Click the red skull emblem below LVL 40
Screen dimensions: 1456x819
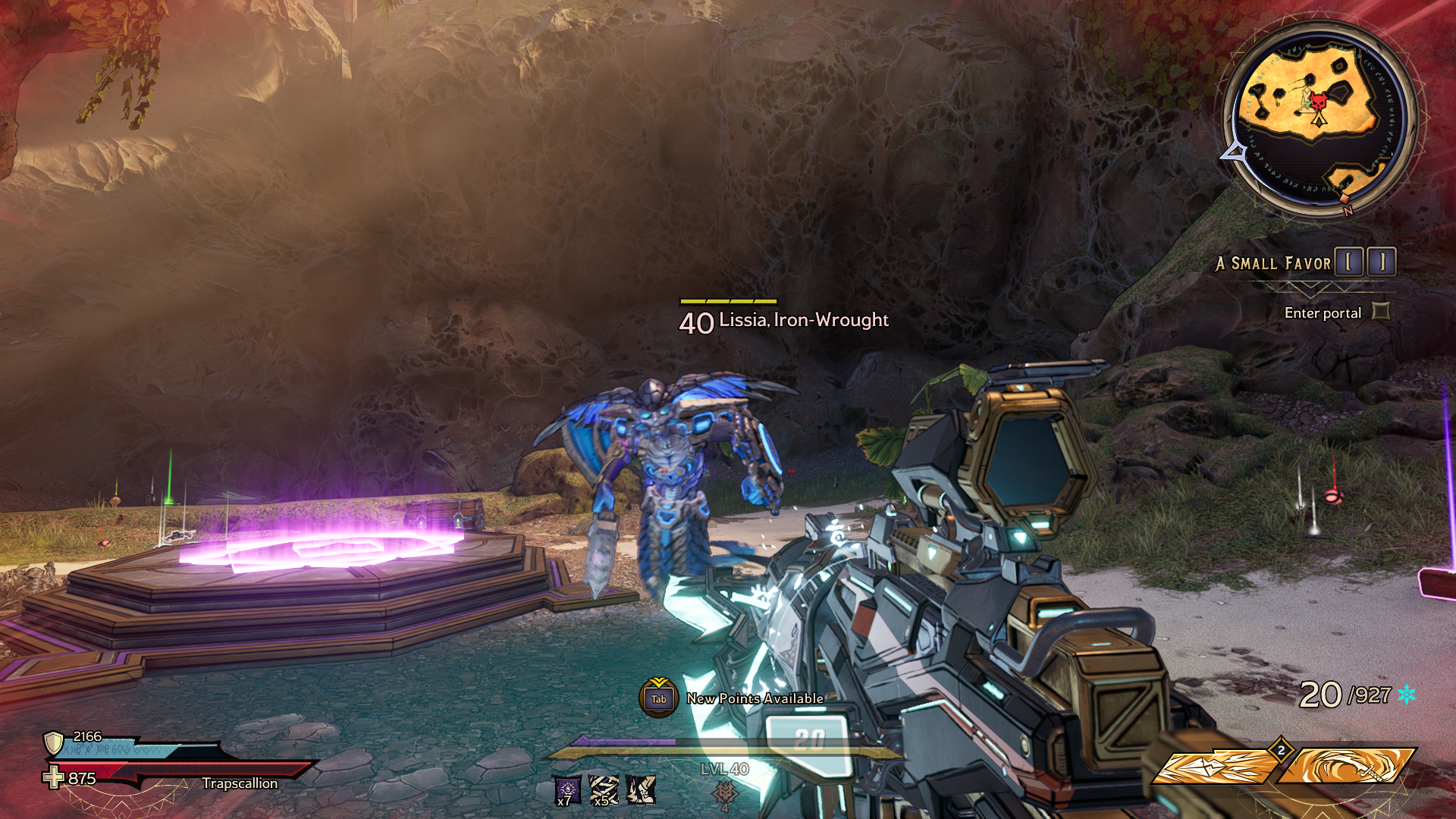725,794
